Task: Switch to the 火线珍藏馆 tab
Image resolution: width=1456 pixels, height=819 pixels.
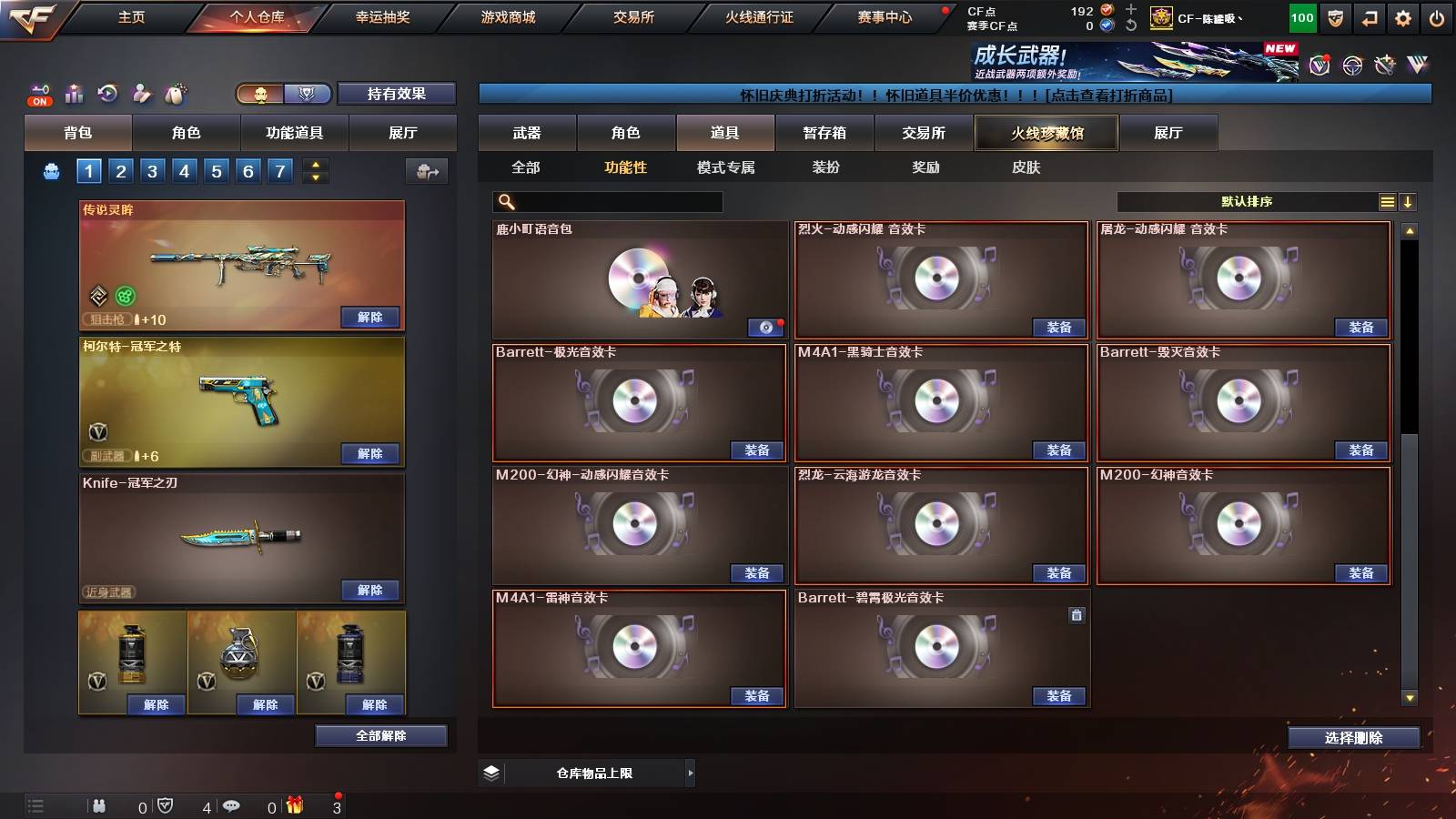Action: [1045, 133]
